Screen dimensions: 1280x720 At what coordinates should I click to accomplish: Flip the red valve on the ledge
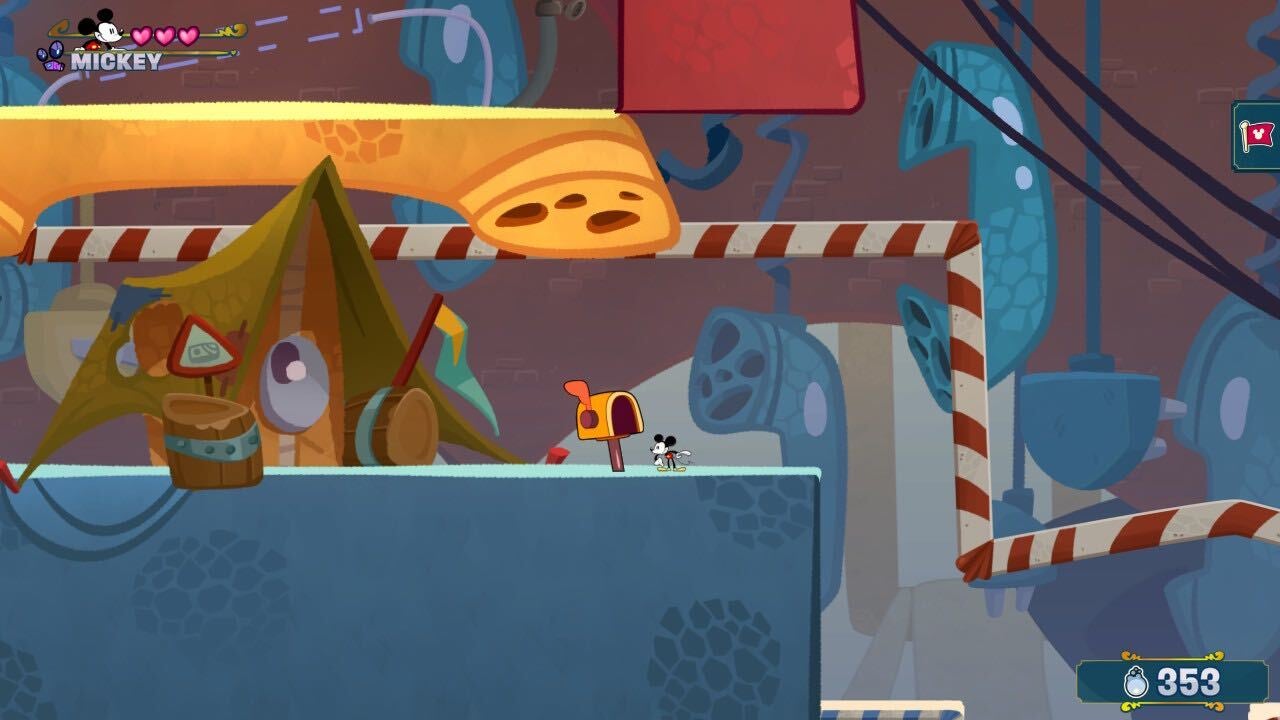(x=558, y=455)
